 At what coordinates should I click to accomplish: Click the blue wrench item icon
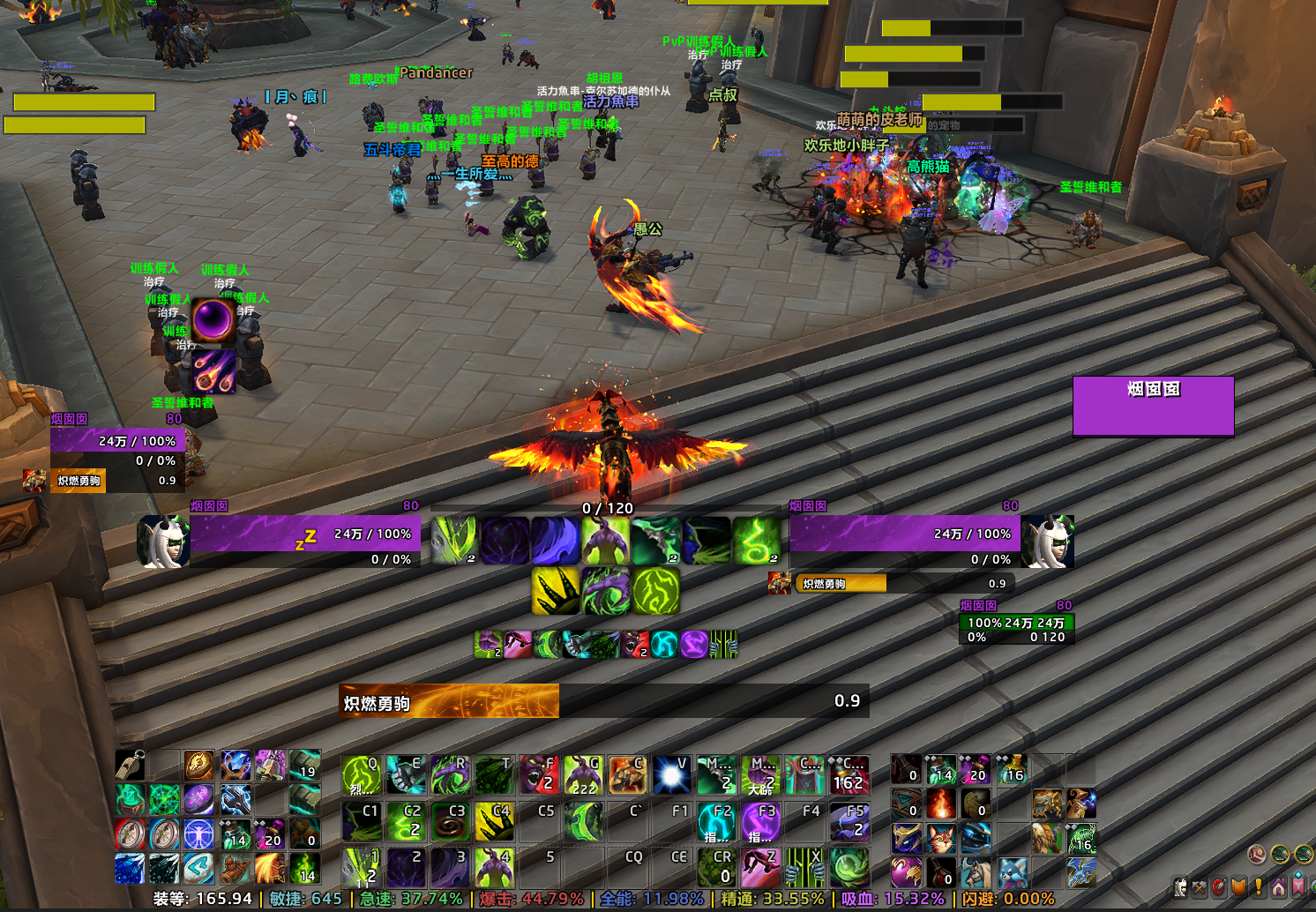point(236,800)
